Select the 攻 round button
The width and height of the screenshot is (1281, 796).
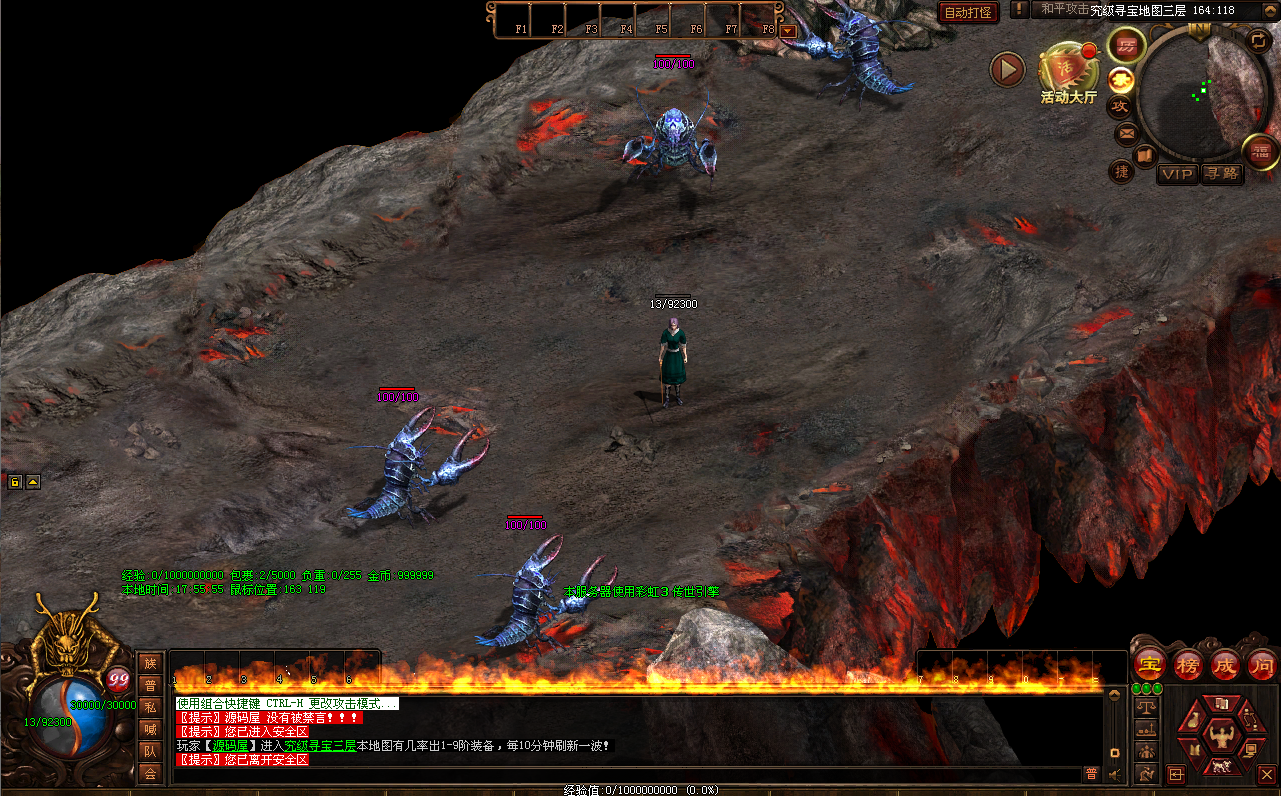click(x=1120, y=105)
